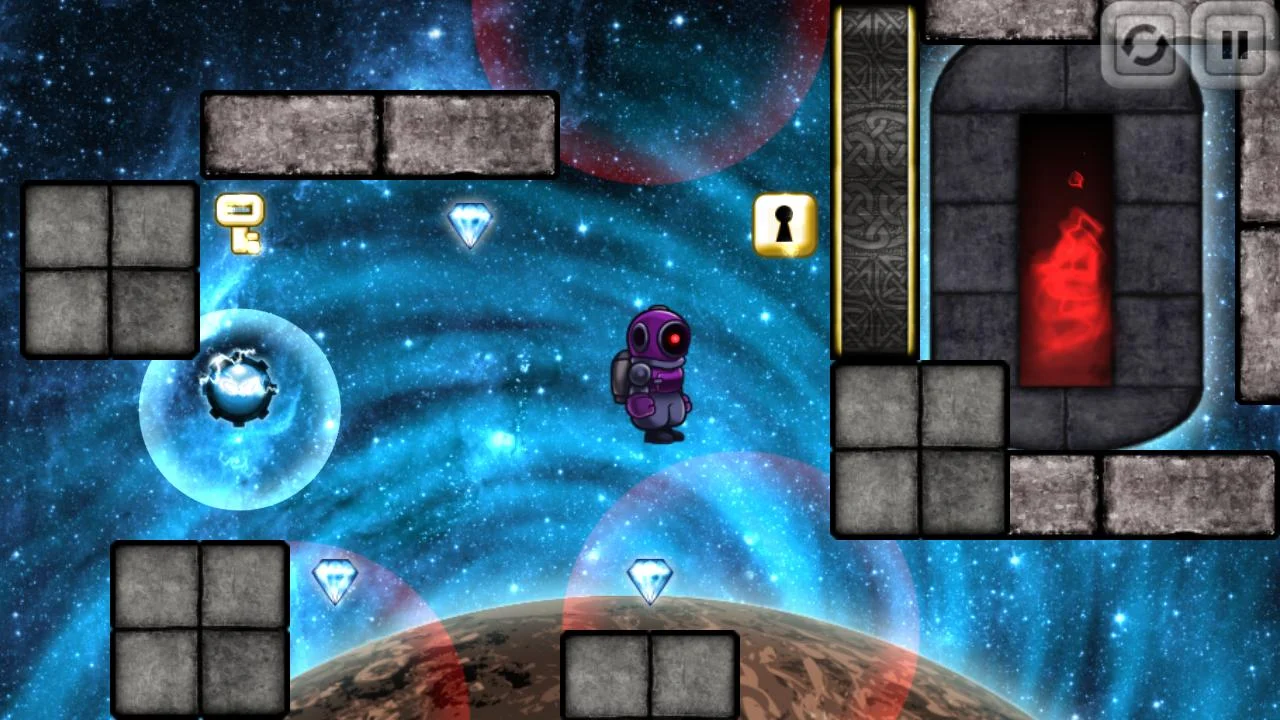
Task: Pause the game
Action: (x=1234, y=46)
